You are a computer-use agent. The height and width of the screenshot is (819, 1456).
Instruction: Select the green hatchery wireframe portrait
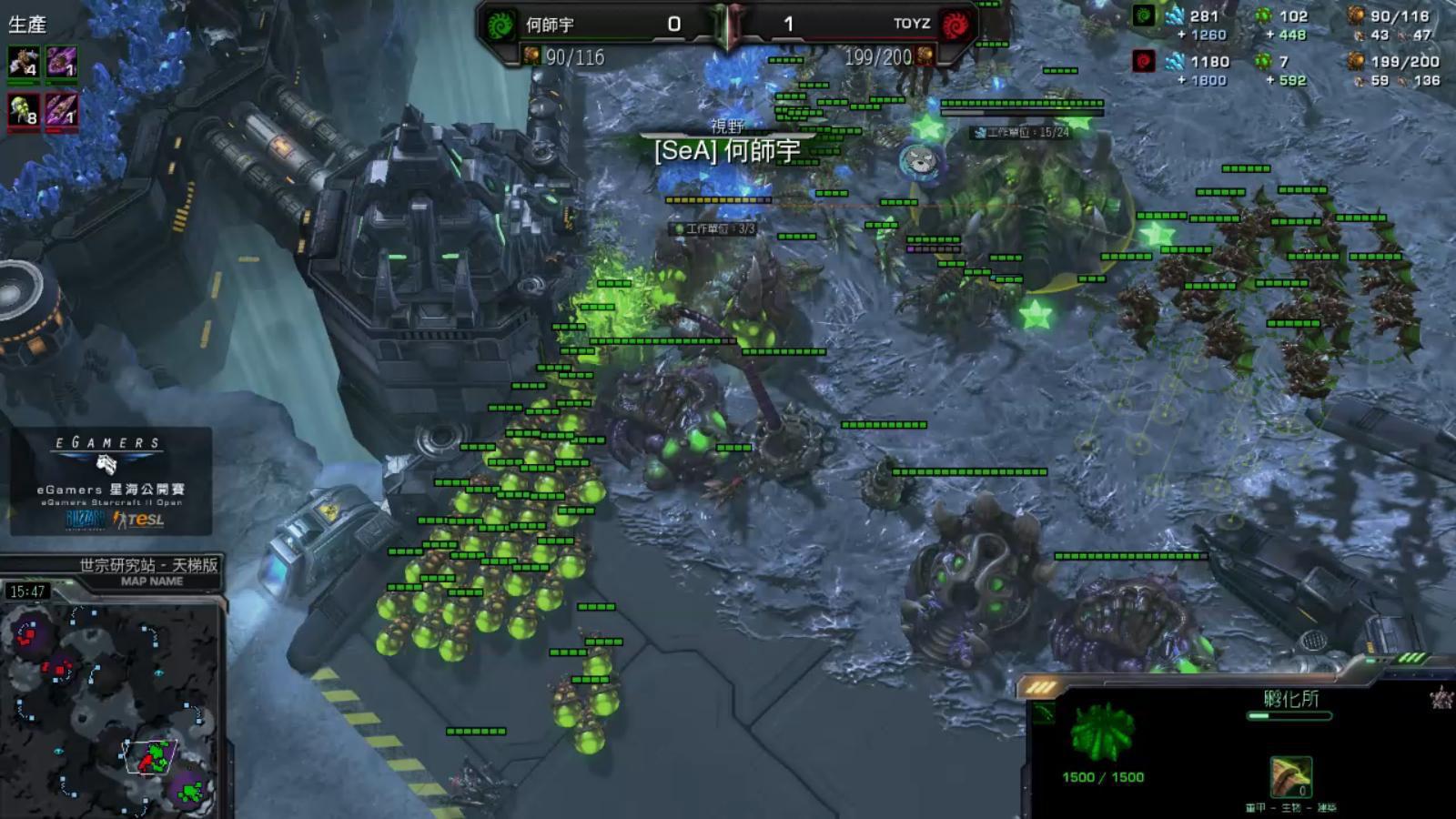click(1102, 733)
